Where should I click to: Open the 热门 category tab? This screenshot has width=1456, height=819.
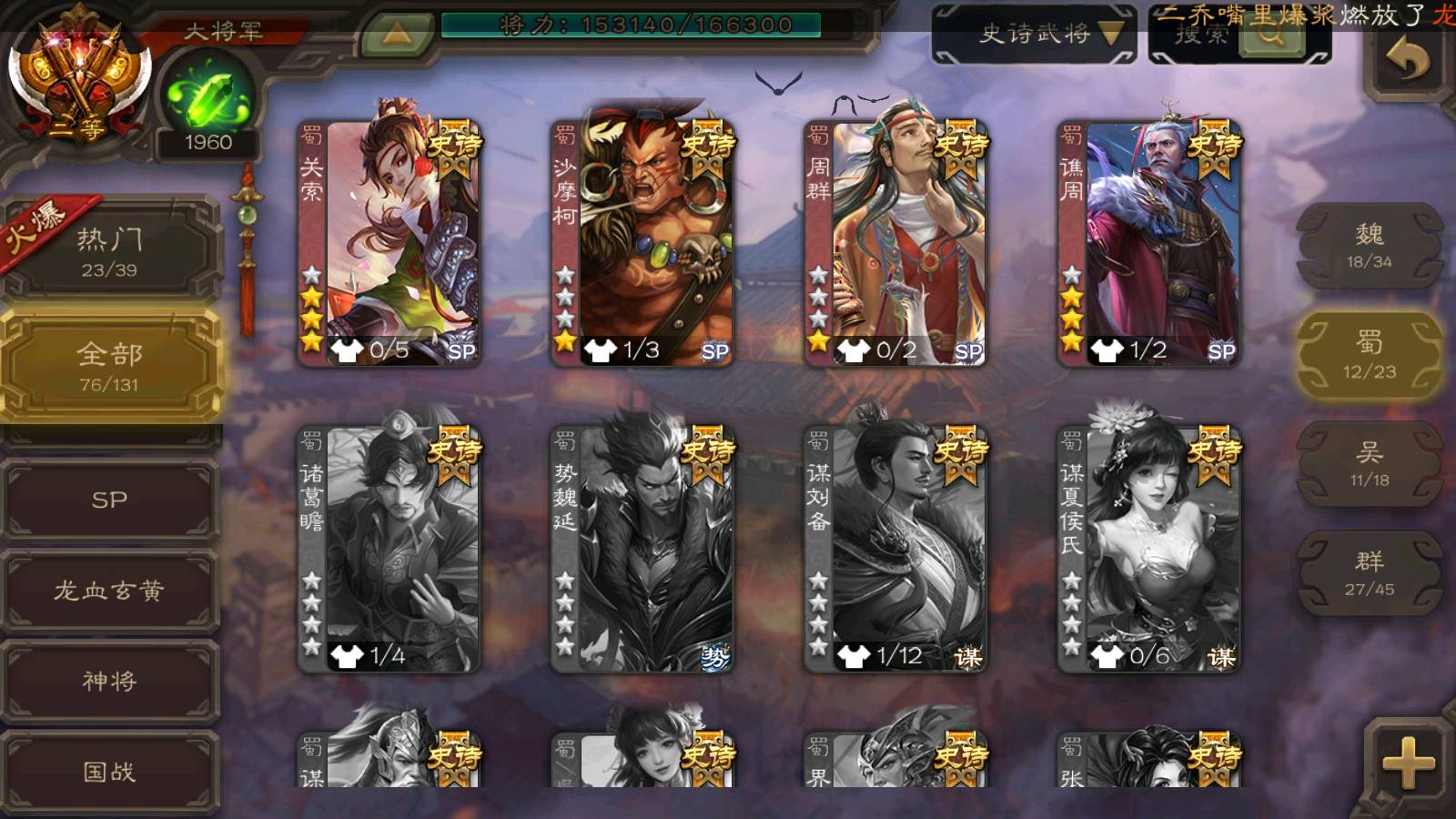tap(109, 251)
